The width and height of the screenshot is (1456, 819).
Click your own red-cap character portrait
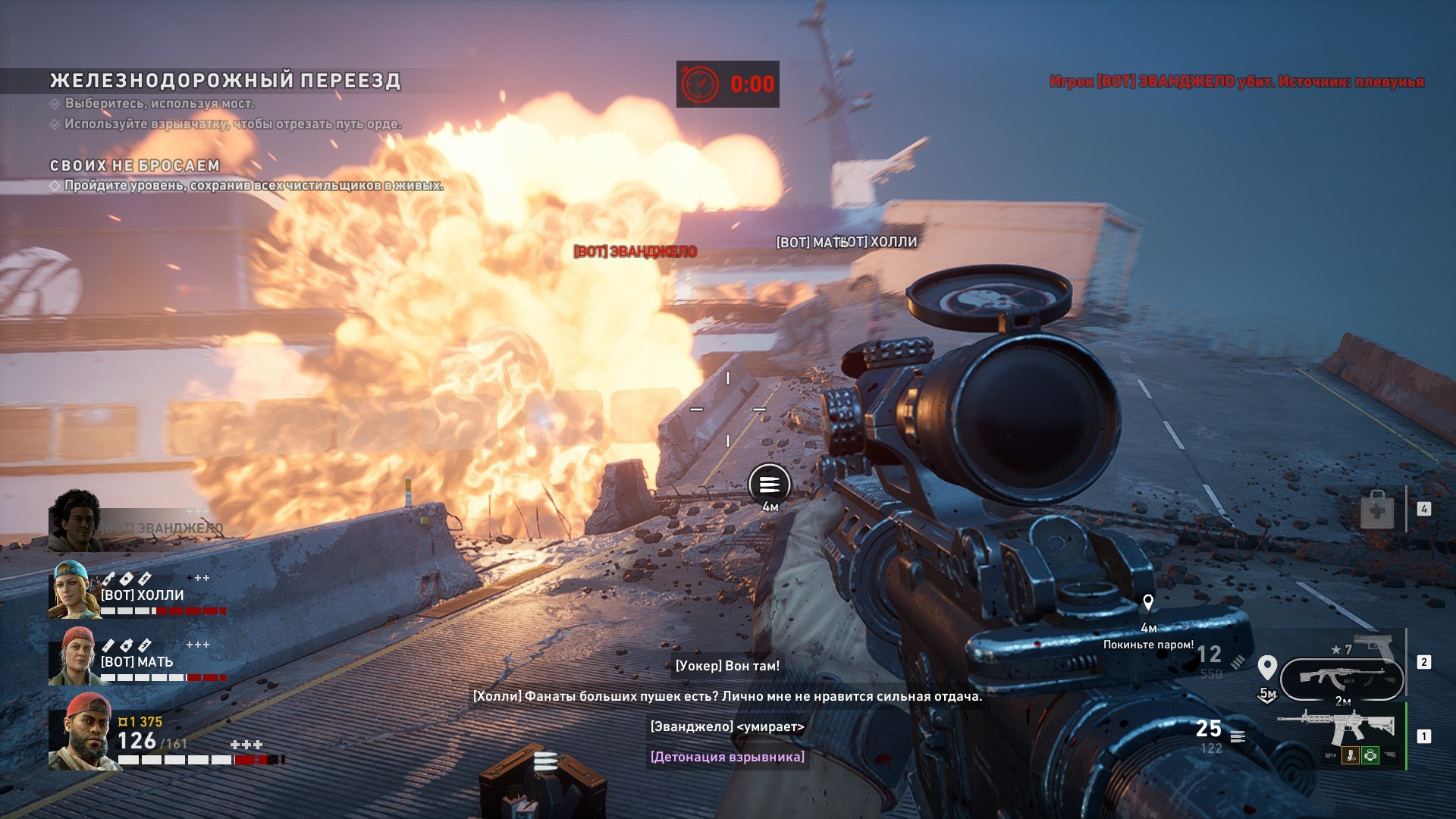[x=82, y=732]
